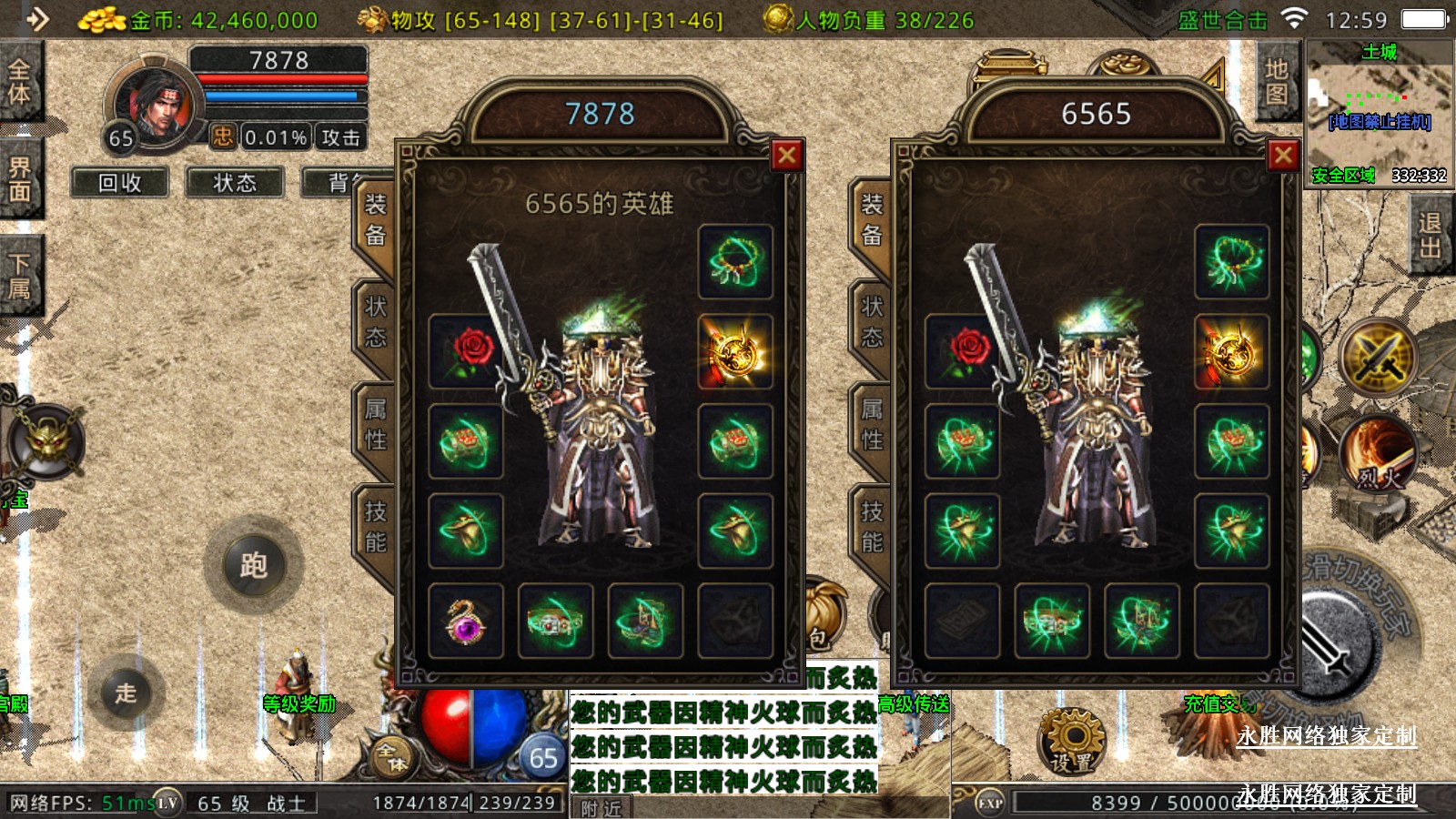The width and height of the screenshot is (1456, 819).
Task: Click the 土城 minimap
Action: coord(1379,112)
